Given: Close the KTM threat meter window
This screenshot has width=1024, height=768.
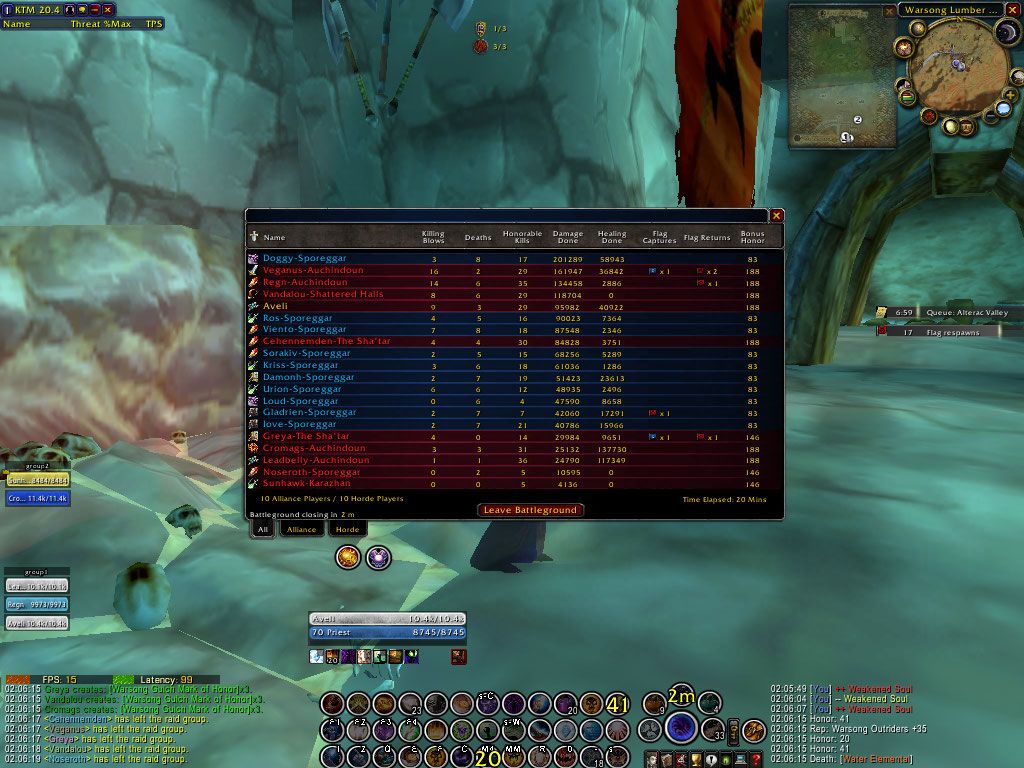Looking at the screenshot, I should (x=107, y=9).
